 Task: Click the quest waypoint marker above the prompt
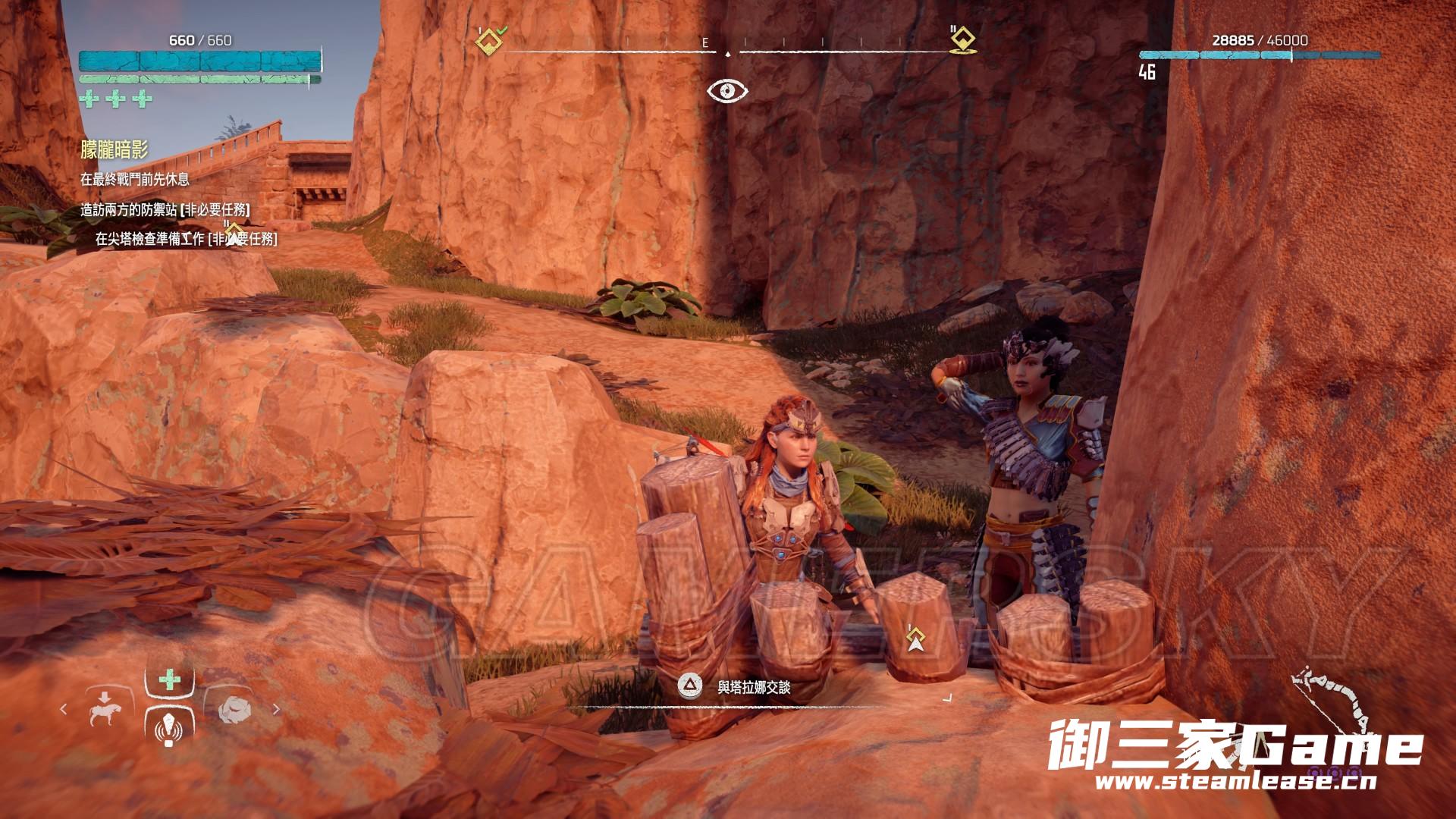(x=915, y=641)
